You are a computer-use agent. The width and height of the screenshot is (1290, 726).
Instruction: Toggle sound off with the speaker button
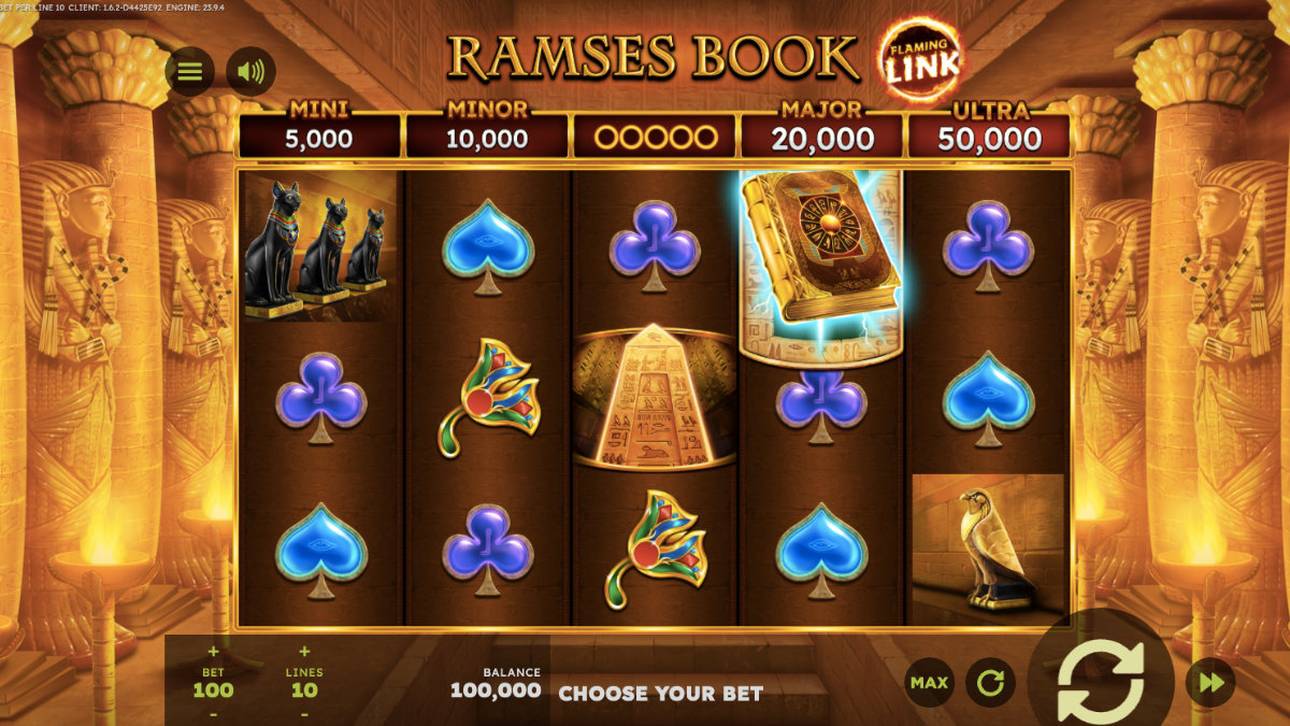pyautogui.click(x=251, y=70)
